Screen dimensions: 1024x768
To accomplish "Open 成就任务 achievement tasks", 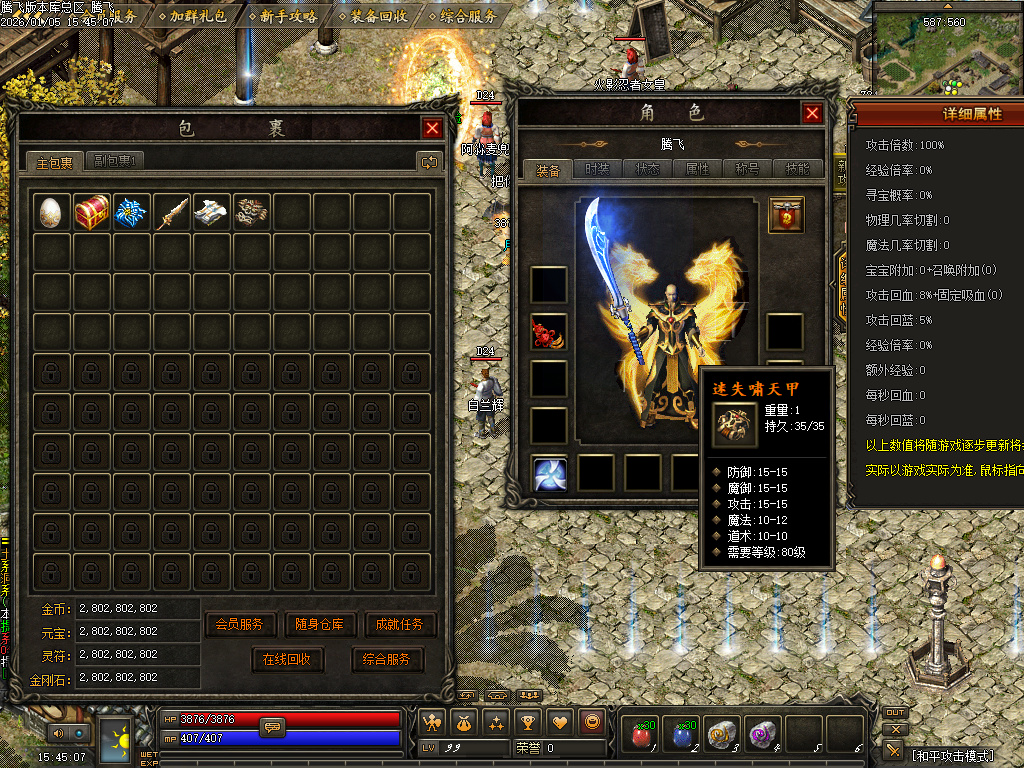I will 401,624.
